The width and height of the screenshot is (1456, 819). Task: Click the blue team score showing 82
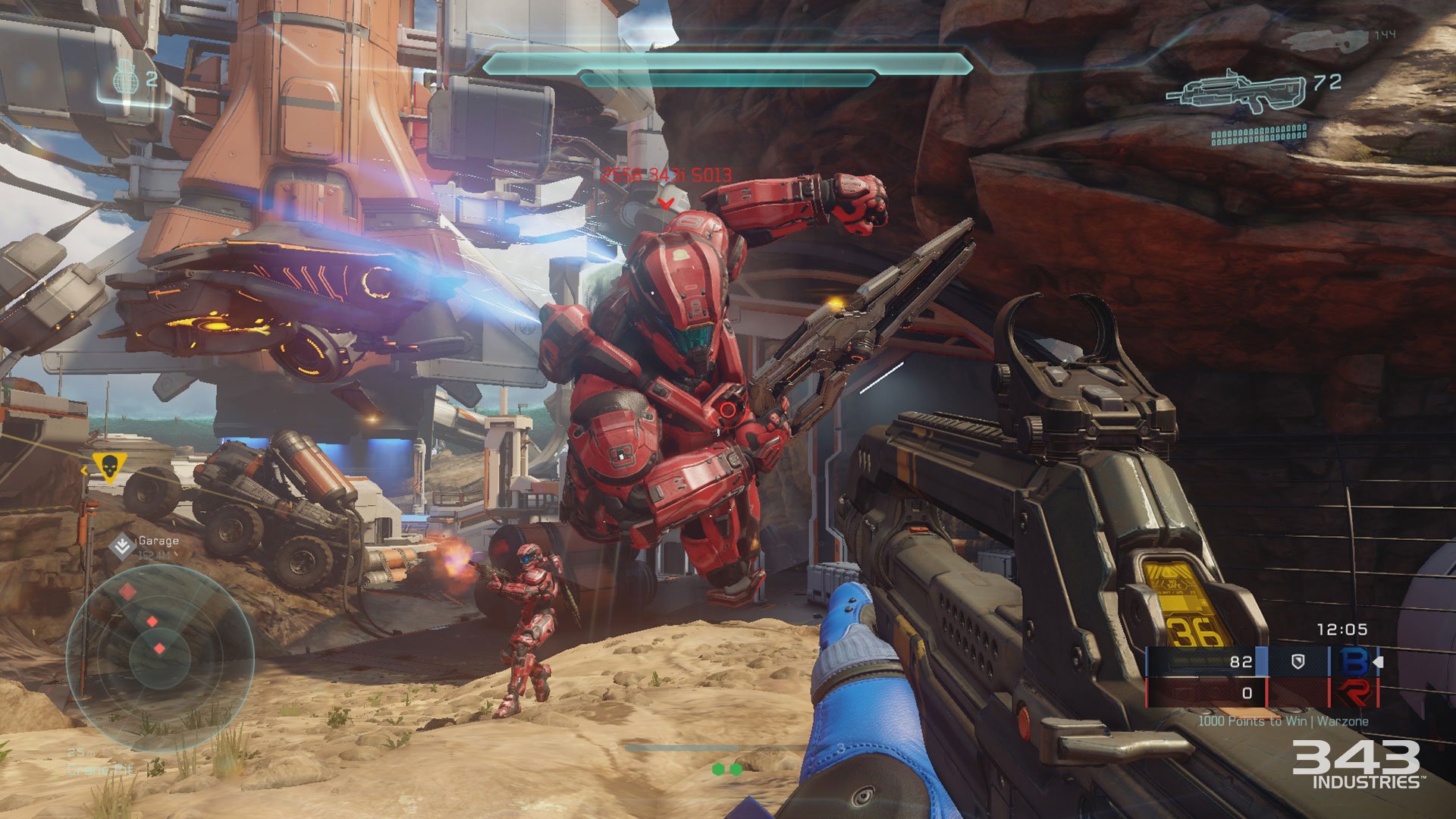[1241, 660]
